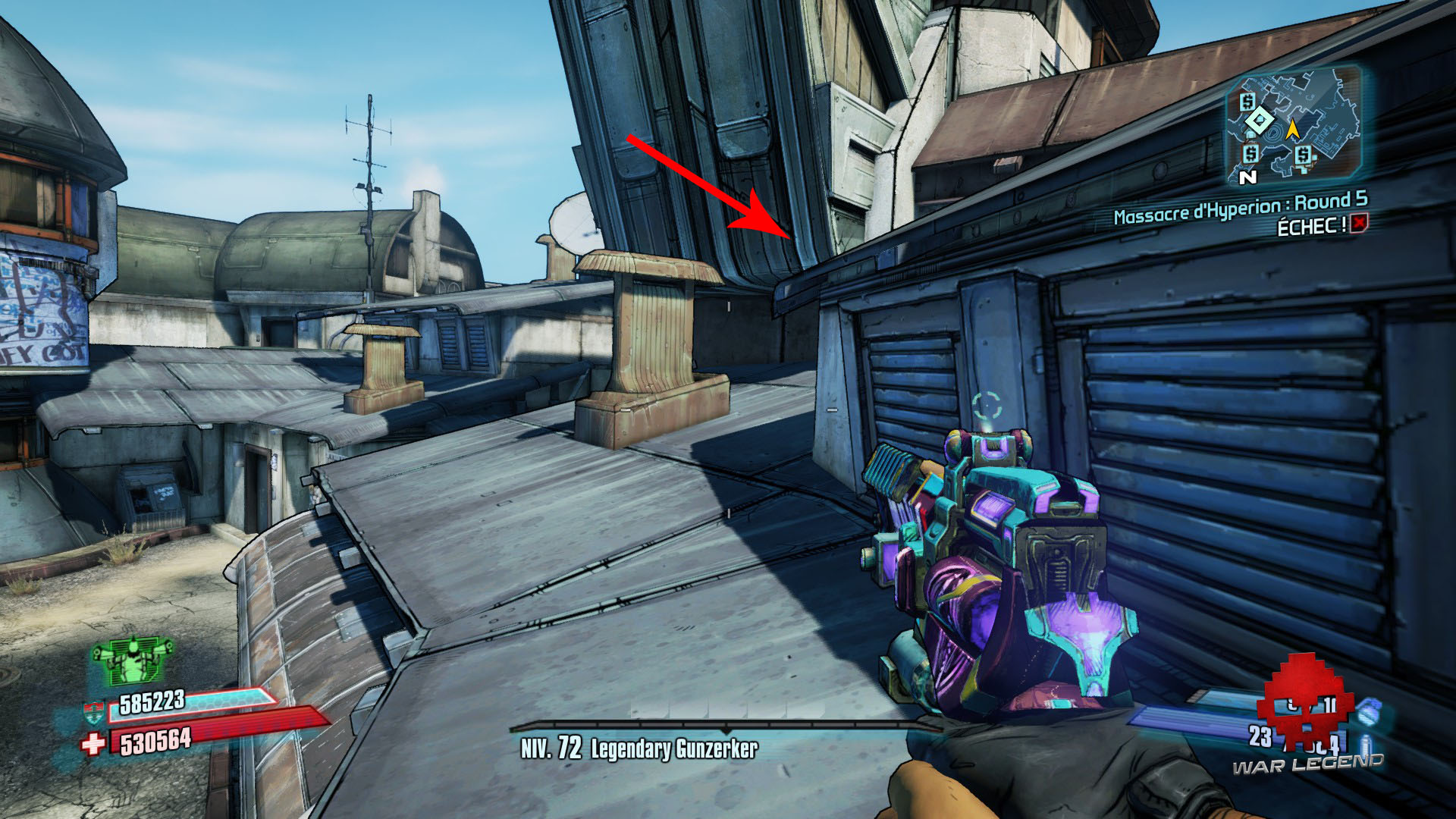Select the blue grenade icon near the ammo counter

1369,713
